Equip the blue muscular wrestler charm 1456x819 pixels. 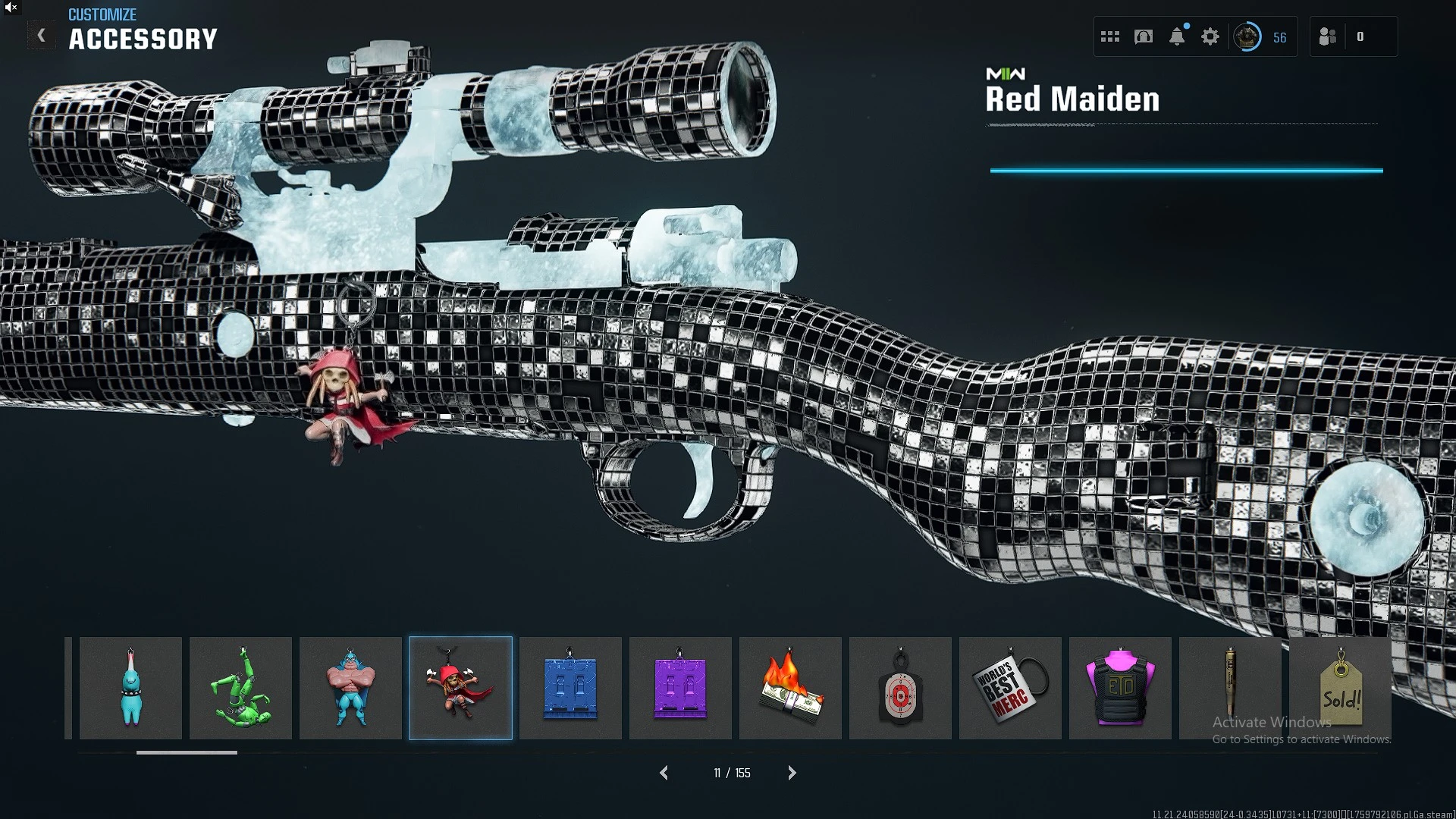(350, 688)
